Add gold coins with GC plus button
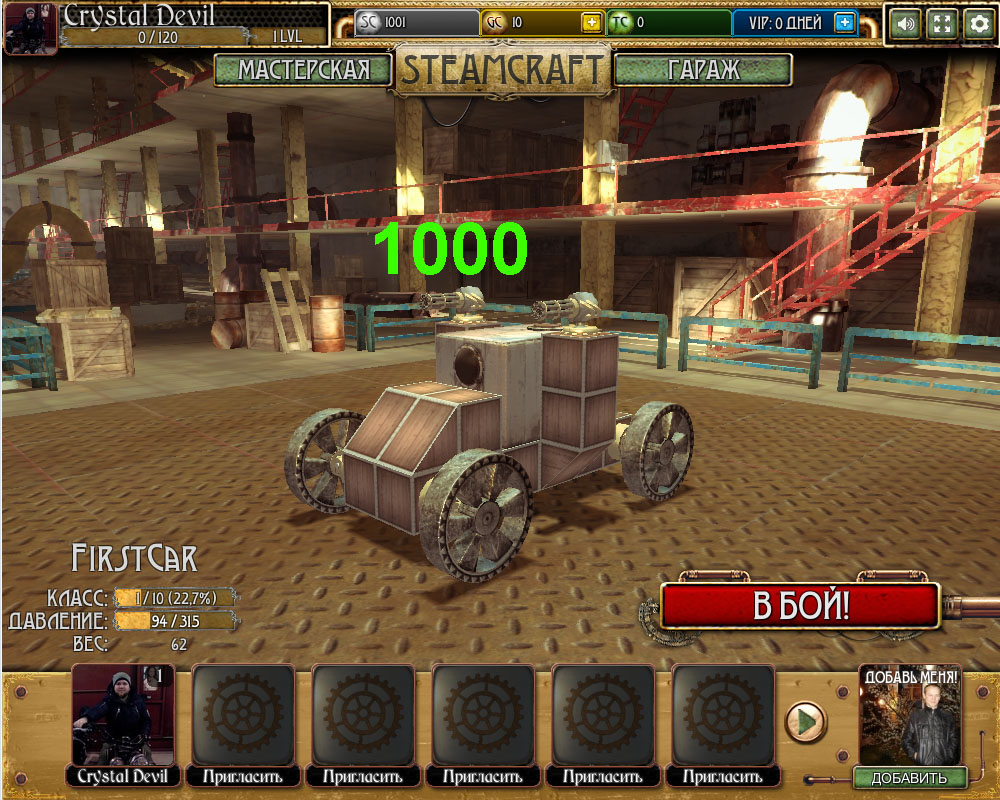 [x=592, y=23]
